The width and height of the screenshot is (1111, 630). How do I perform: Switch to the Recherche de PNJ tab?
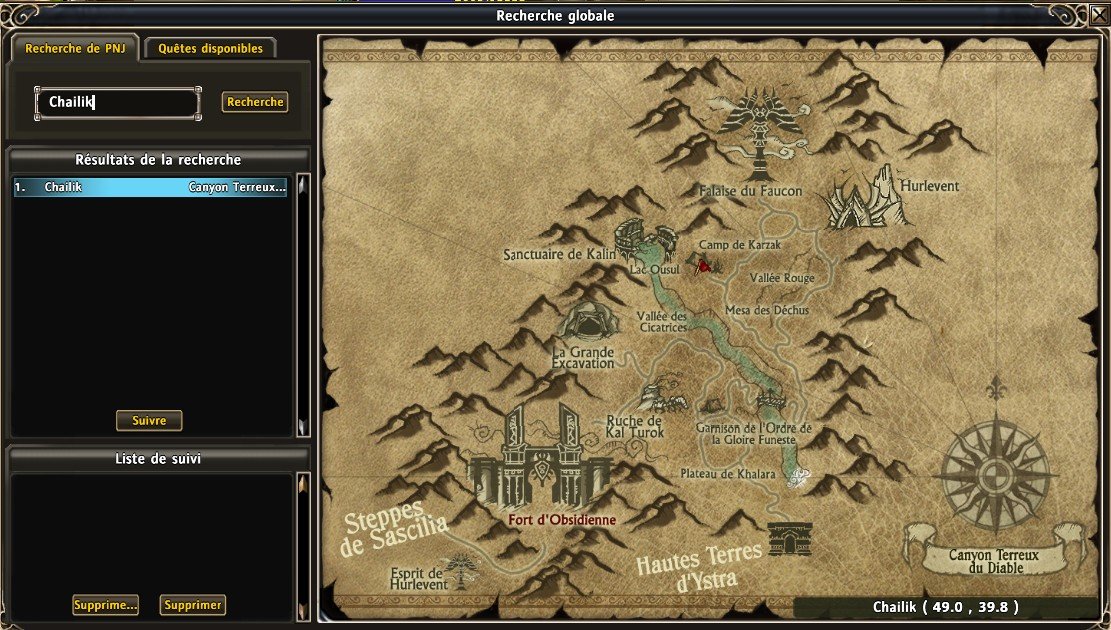pos(74,48)
